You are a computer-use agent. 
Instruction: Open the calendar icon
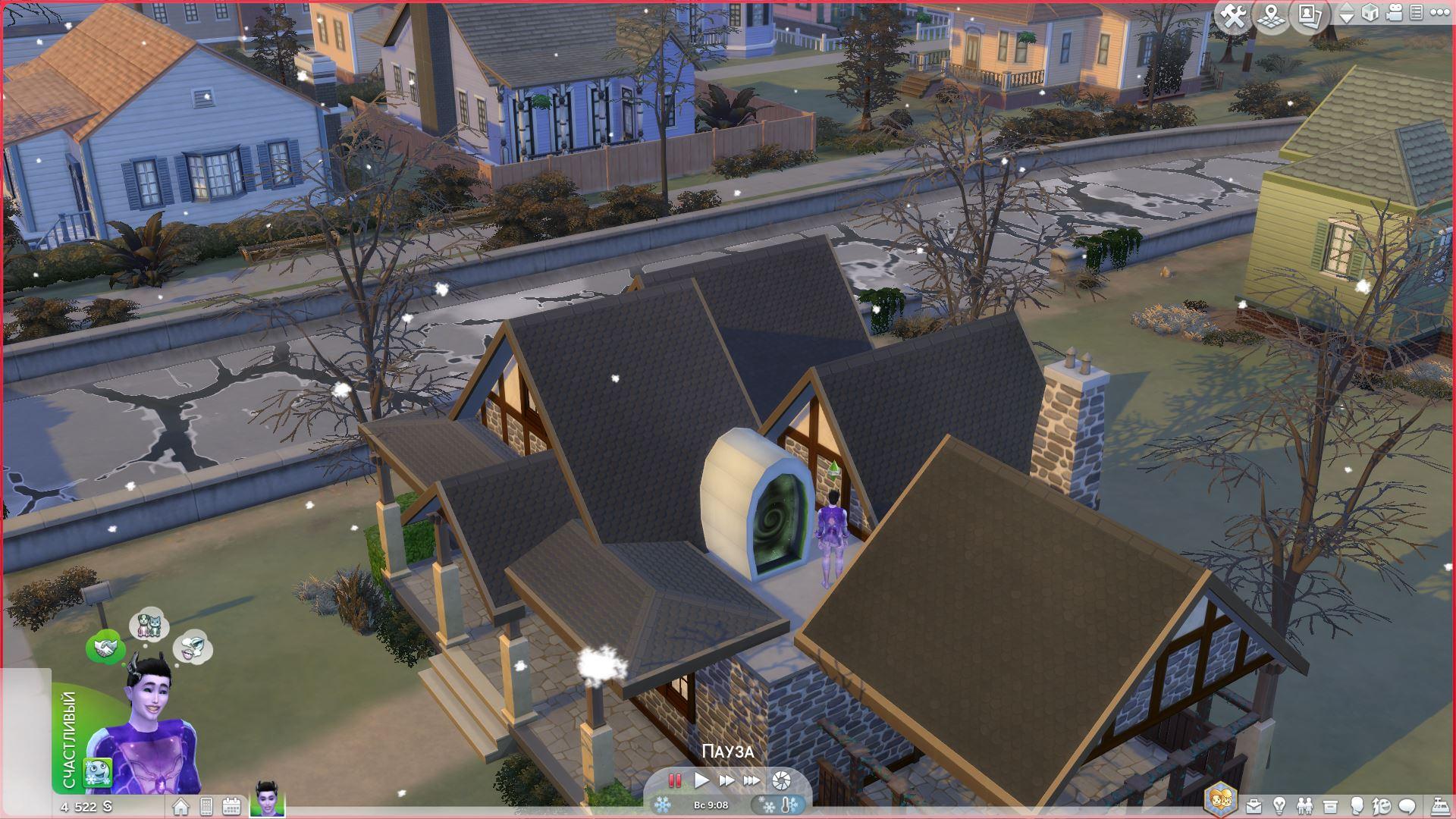(x=231, y=806)
